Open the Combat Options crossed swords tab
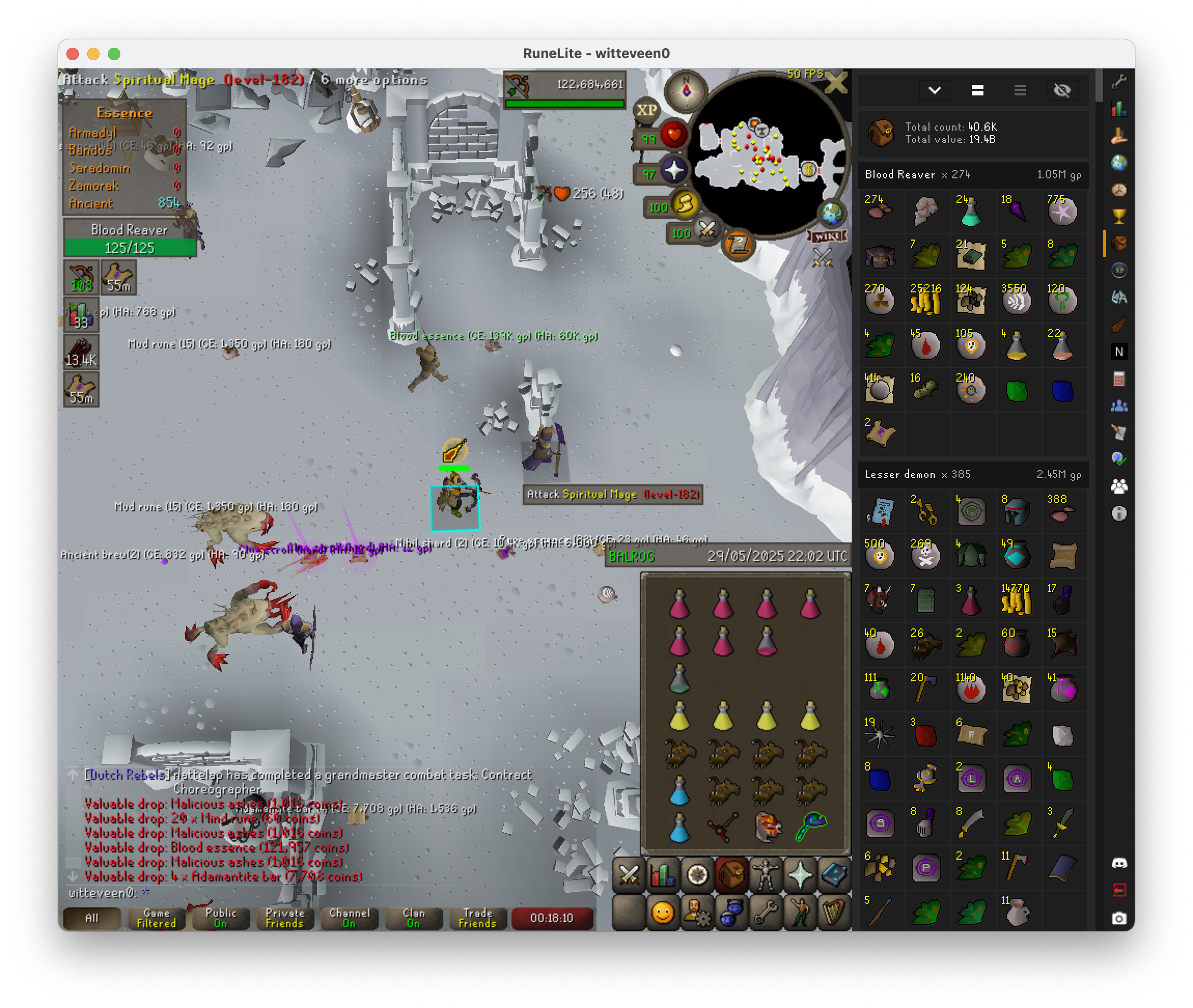 [629, 875]
